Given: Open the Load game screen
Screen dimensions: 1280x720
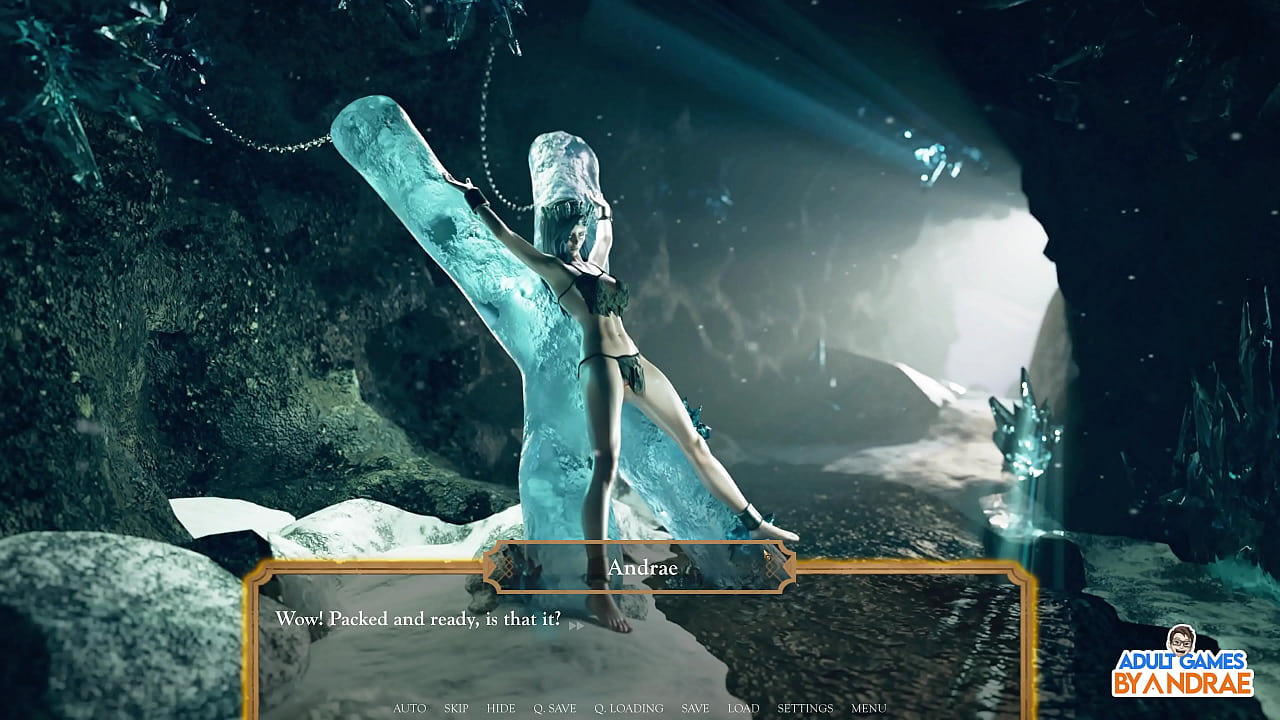Looking at the screenshot, I should (743, 708).
